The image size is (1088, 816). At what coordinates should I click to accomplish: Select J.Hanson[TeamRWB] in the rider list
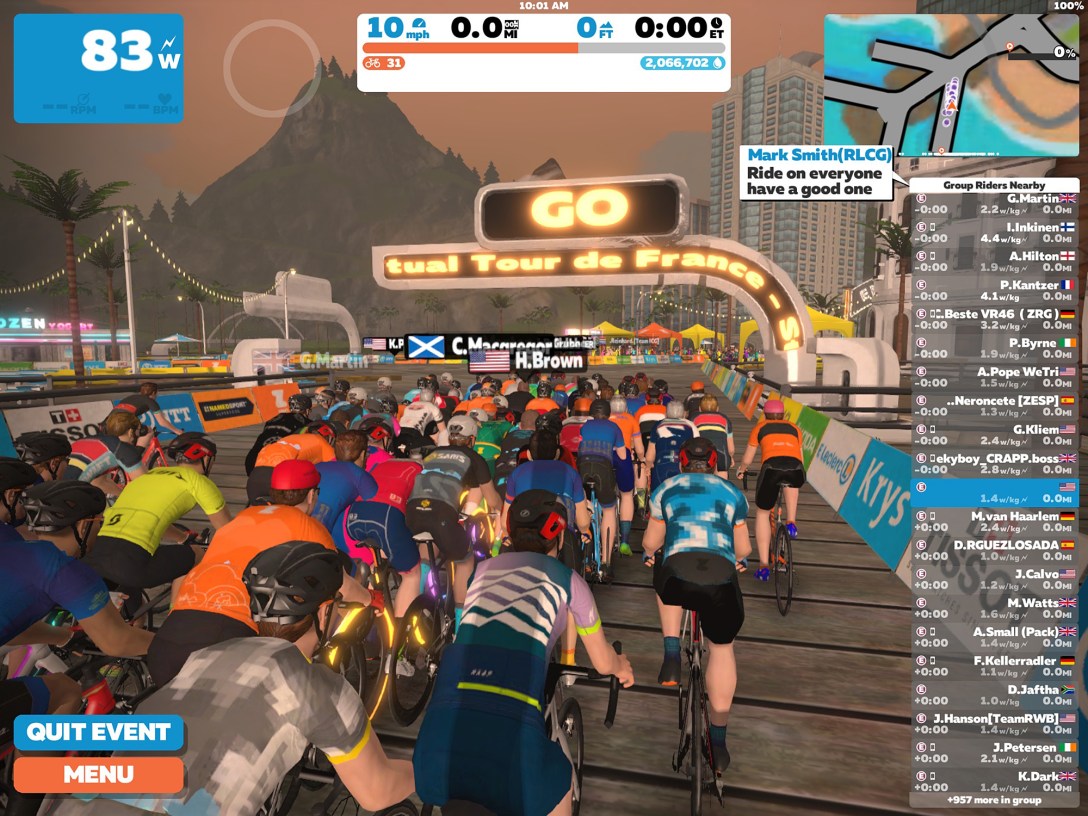(x=994, y=724)
